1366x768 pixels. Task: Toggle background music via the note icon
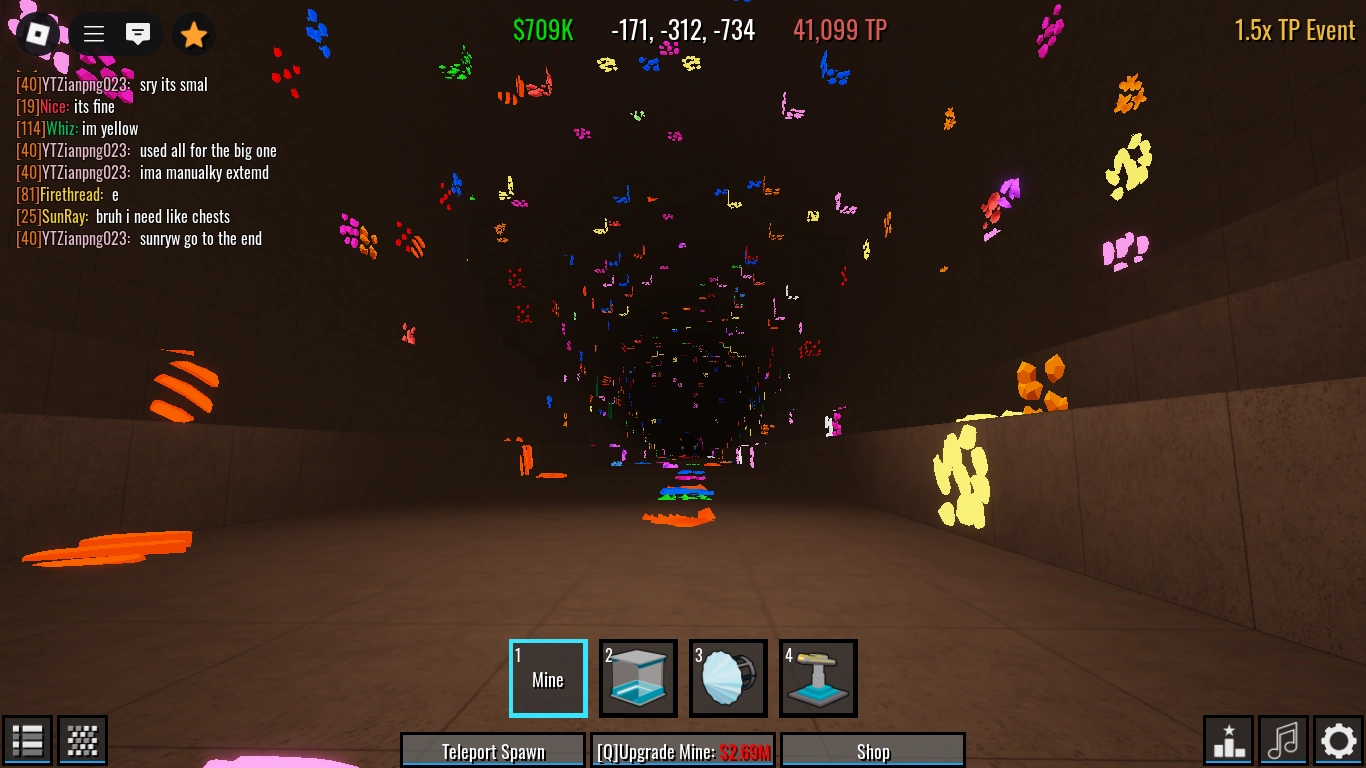[x=1283, y=740]
